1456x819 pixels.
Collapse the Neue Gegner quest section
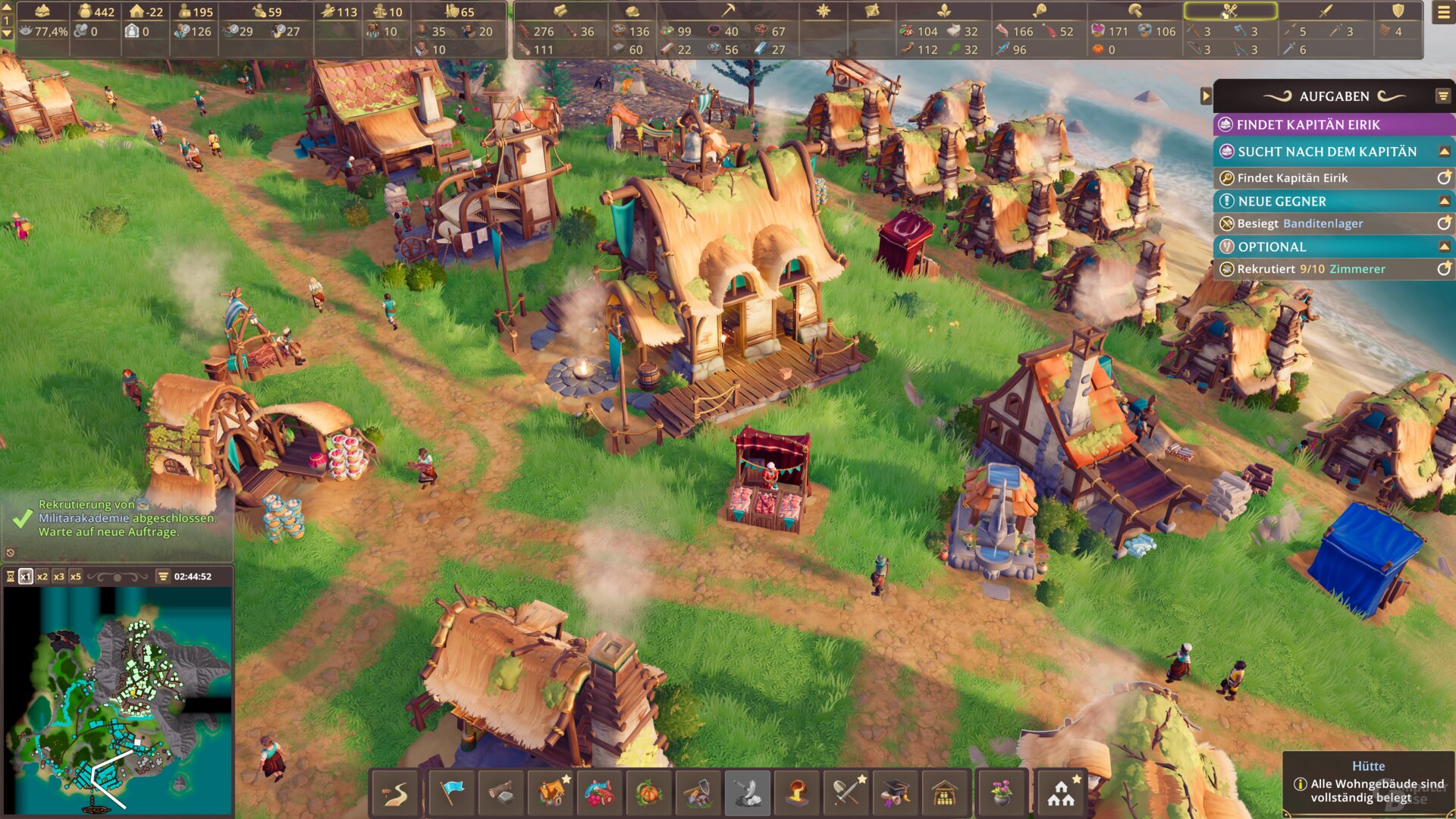[1444, 201]
